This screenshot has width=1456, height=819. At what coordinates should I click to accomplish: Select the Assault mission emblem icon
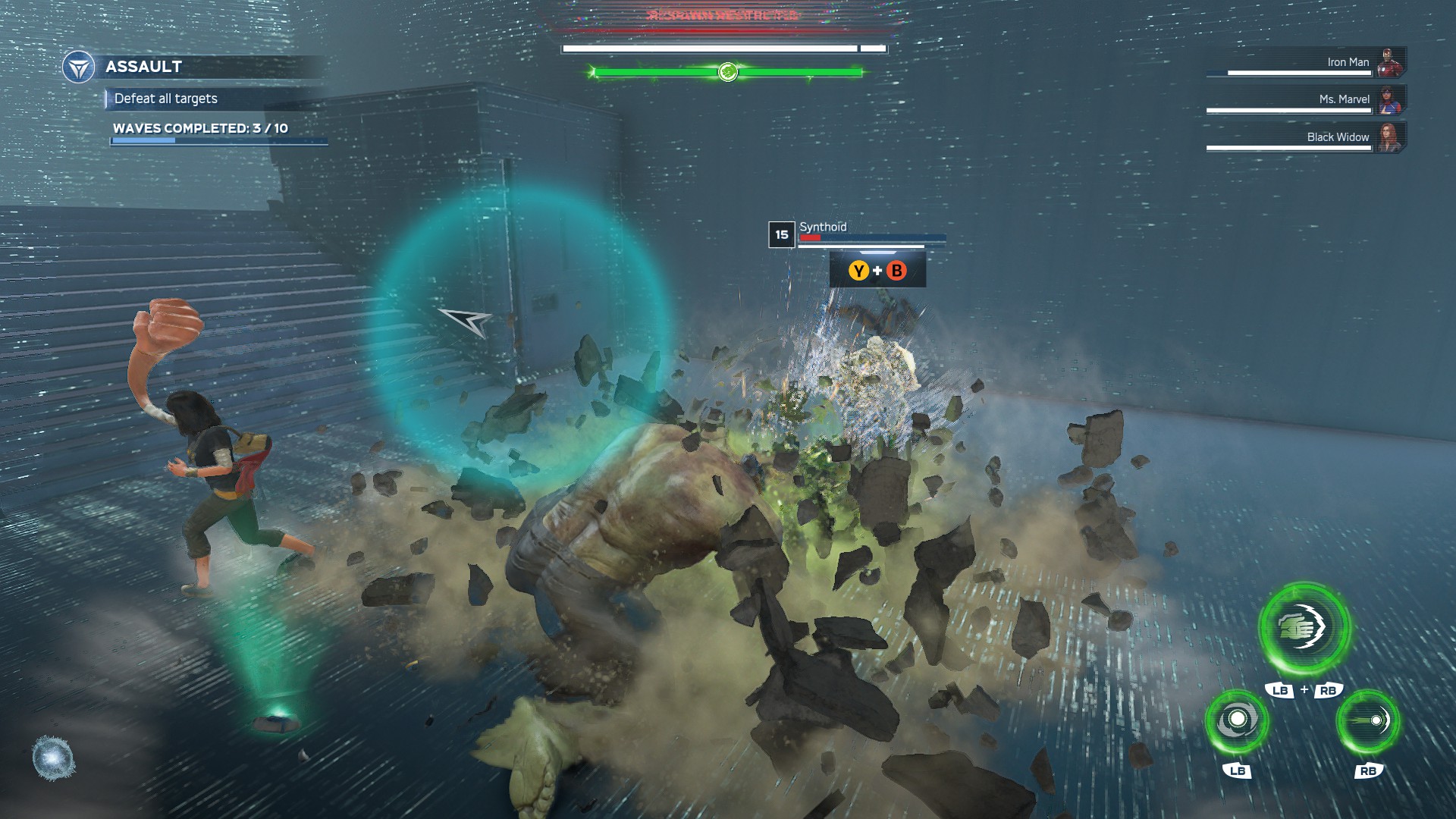[x=78, y=67]
